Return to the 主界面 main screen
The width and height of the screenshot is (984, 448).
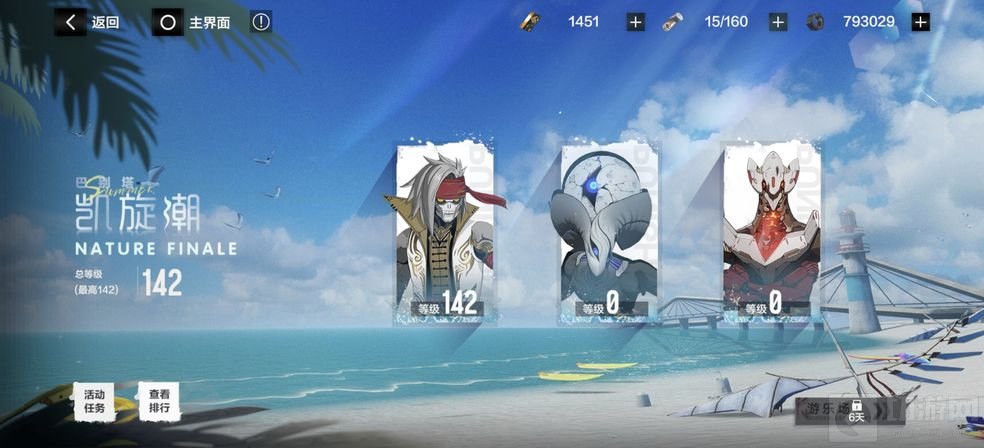coord(192,22)
